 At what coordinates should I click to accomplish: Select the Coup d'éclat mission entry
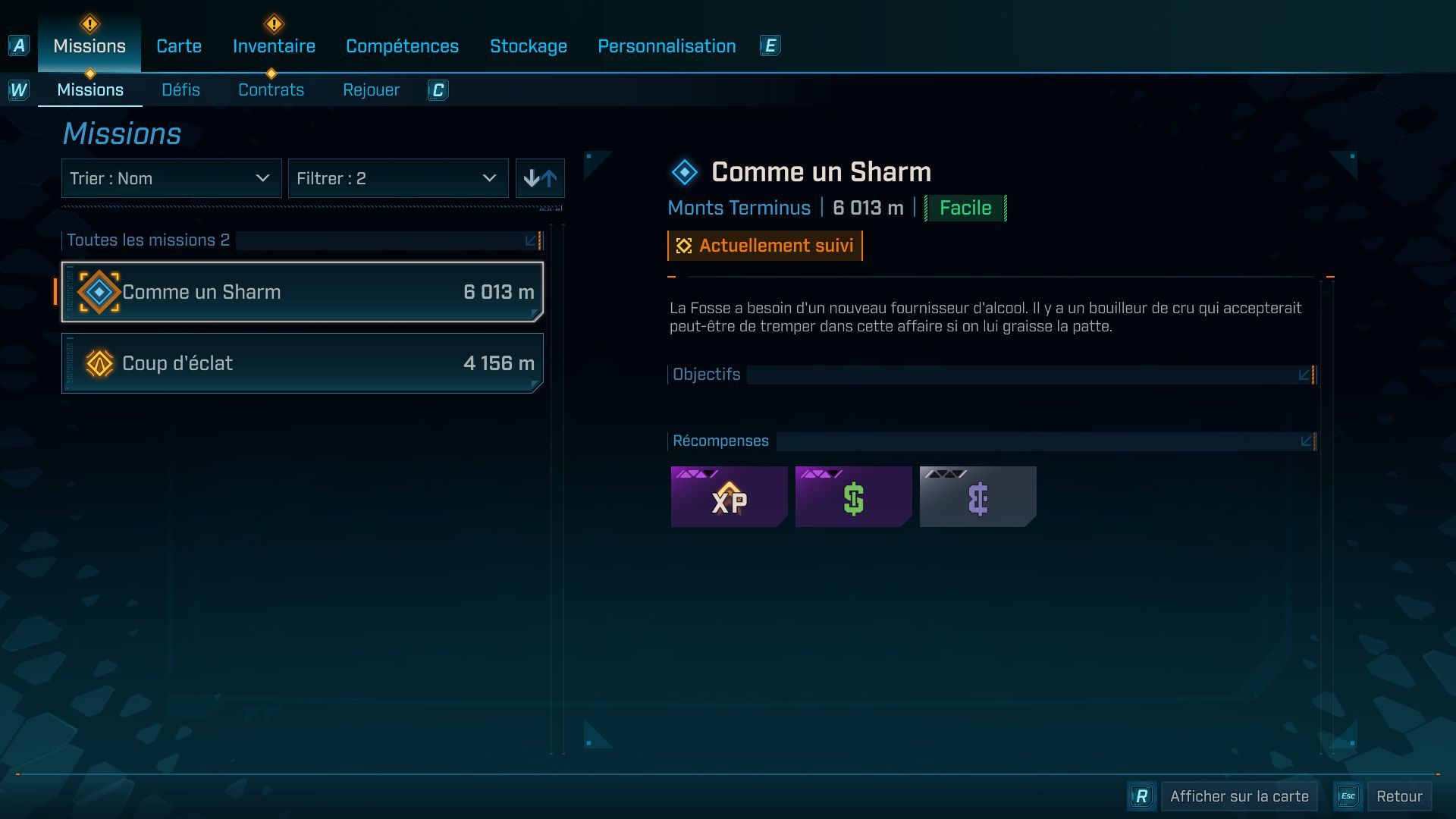click(x=301, y=362)
